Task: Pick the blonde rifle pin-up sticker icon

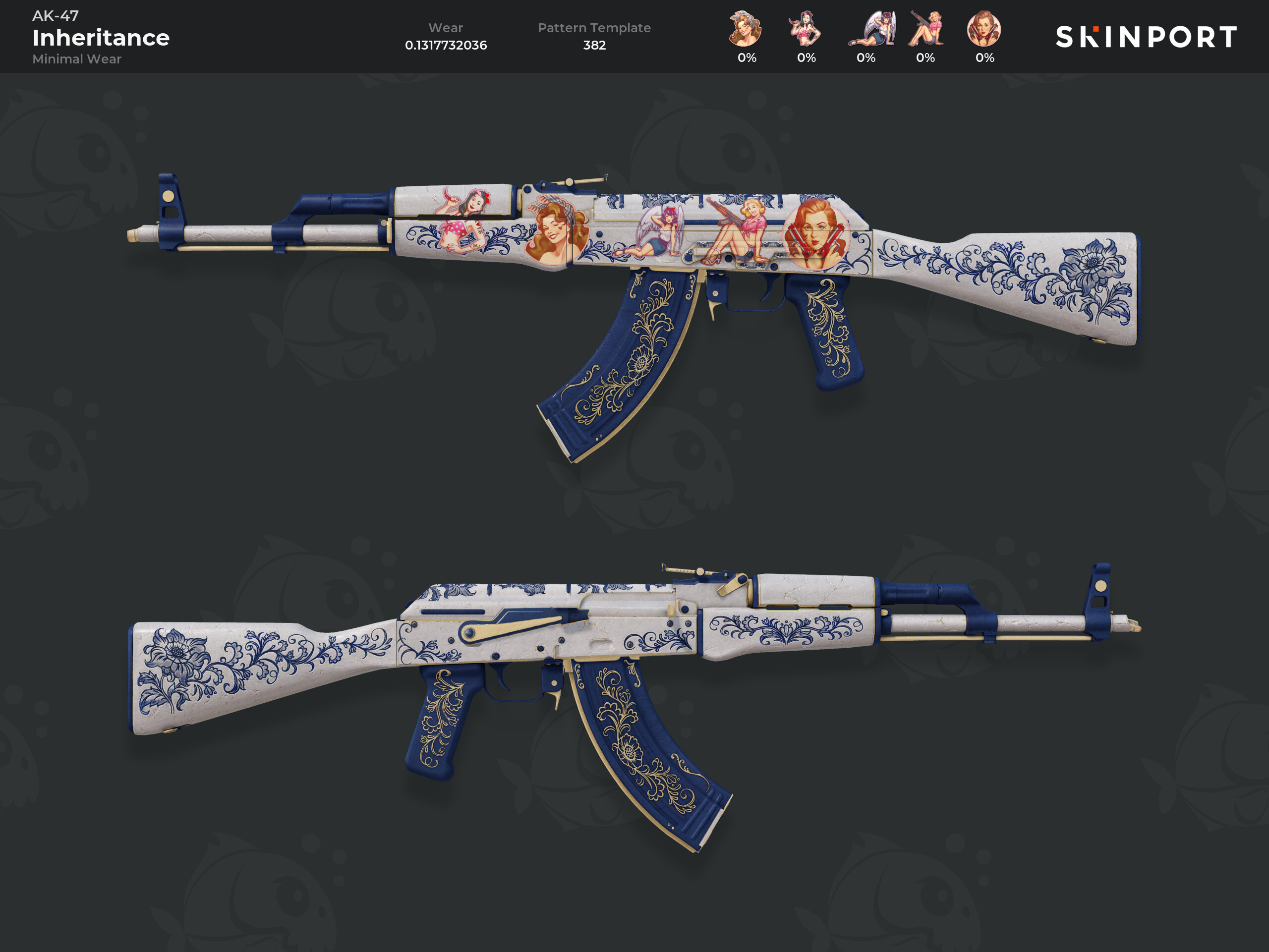Action: [926, 29]
